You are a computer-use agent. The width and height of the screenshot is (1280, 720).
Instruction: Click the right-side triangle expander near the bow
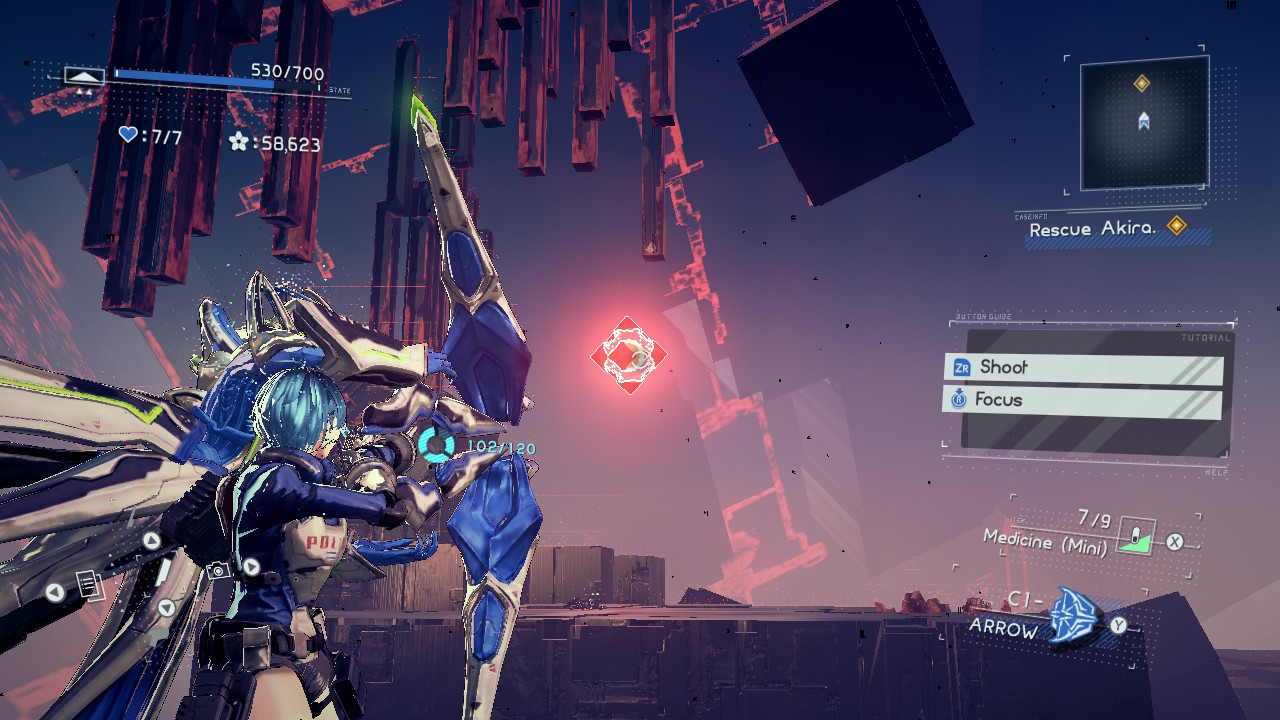click(251, 566)
